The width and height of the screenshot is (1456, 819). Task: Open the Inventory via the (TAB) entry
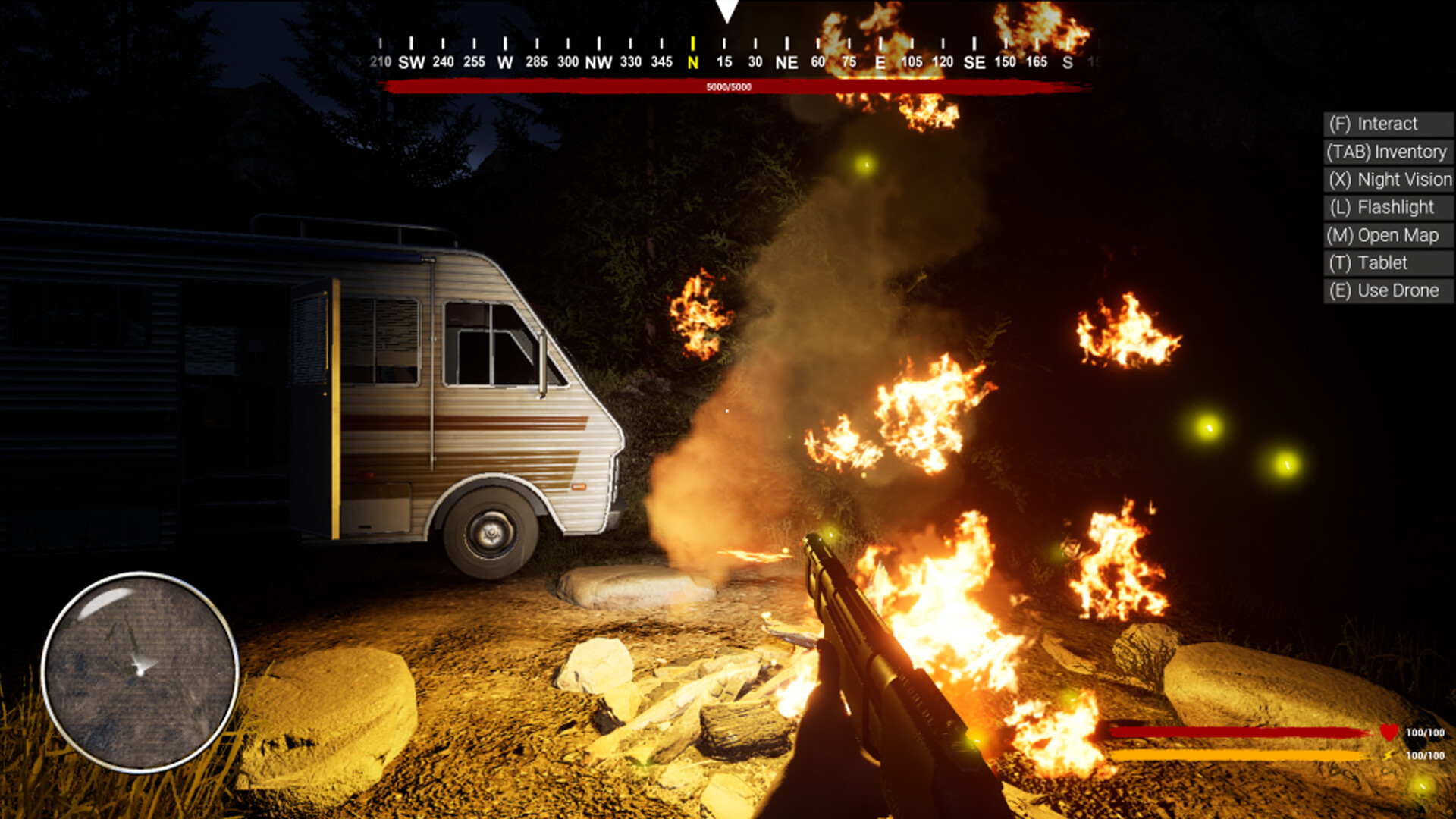[x=1388, y=152]
